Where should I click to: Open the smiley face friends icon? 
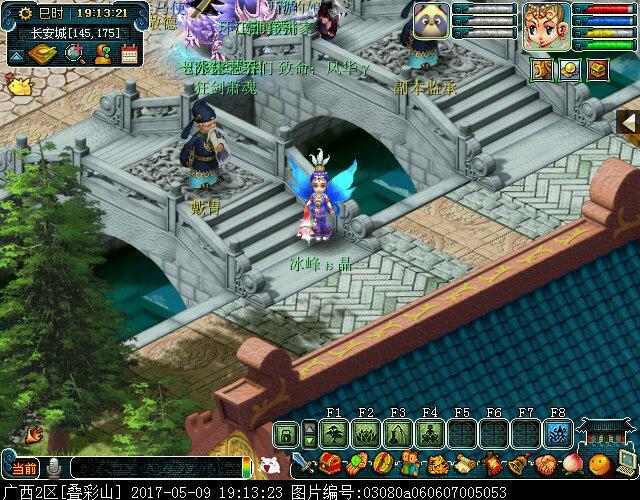[x=599, y=465]
